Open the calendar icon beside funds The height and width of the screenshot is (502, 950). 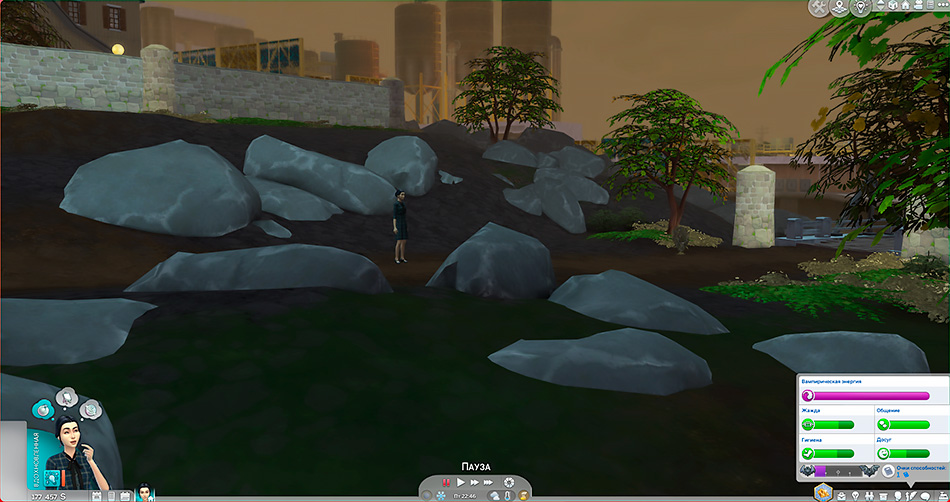tap(97, 495)
